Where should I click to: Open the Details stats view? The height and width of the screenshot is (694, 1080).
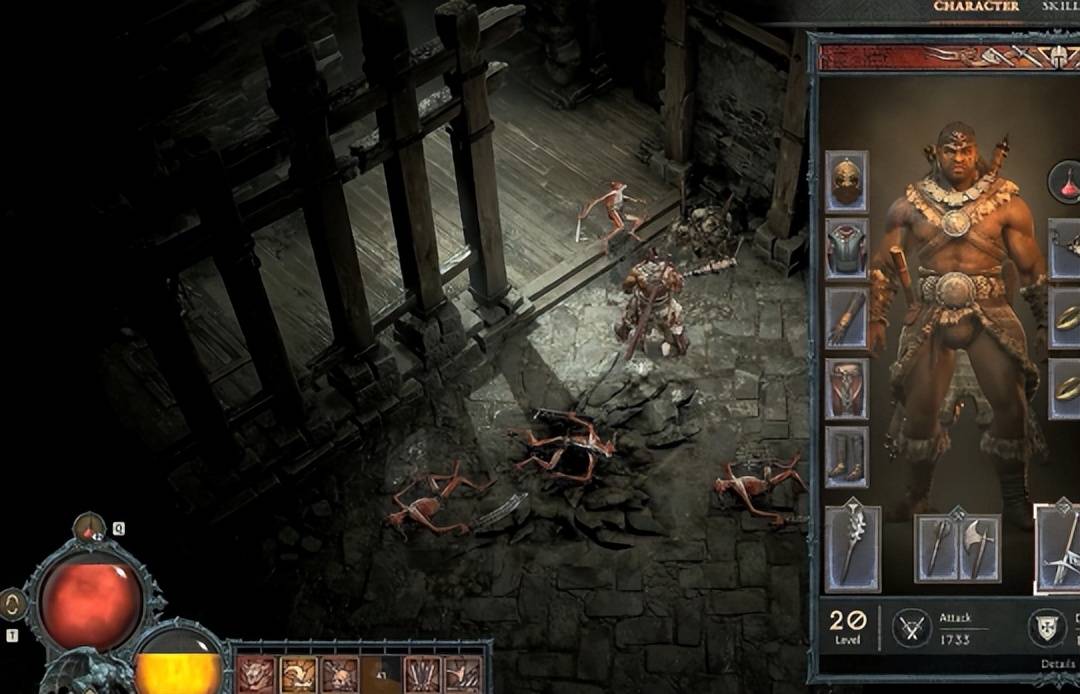[x=1060, y=664]
